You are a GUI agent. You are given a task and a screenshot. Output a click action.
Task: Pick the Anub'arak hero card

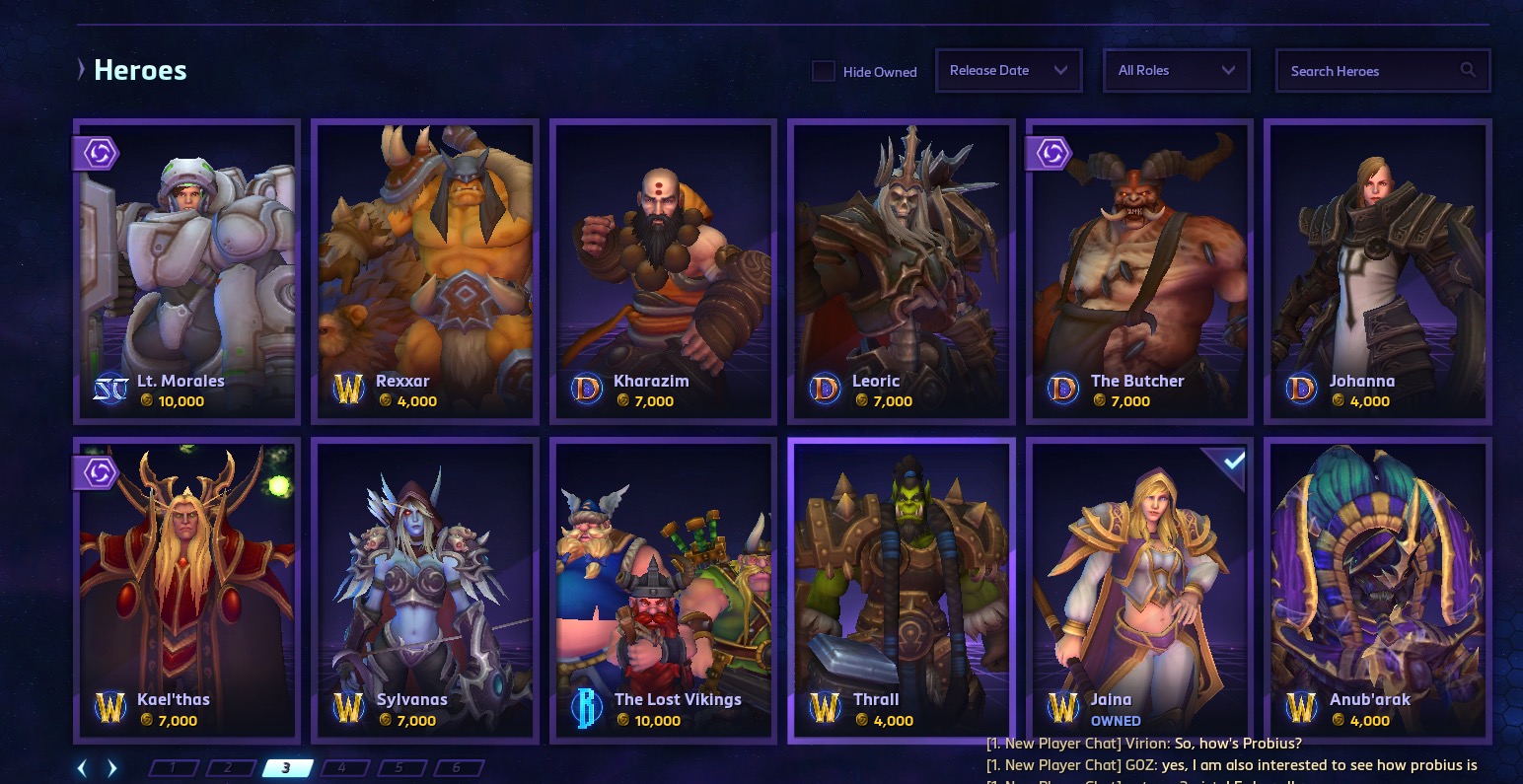[x=1377, y=590]
